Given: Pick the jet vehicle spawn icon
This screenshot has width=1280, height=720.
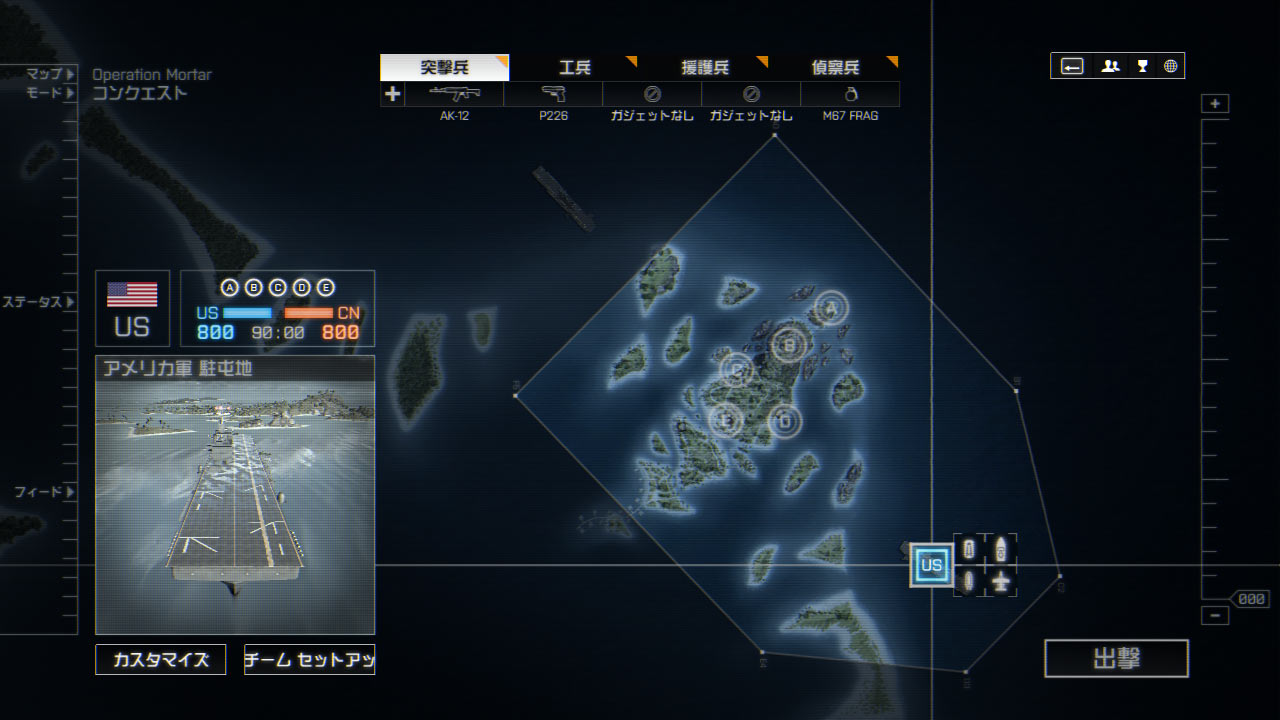Looking at the screenshot, I should [1001, 581].
